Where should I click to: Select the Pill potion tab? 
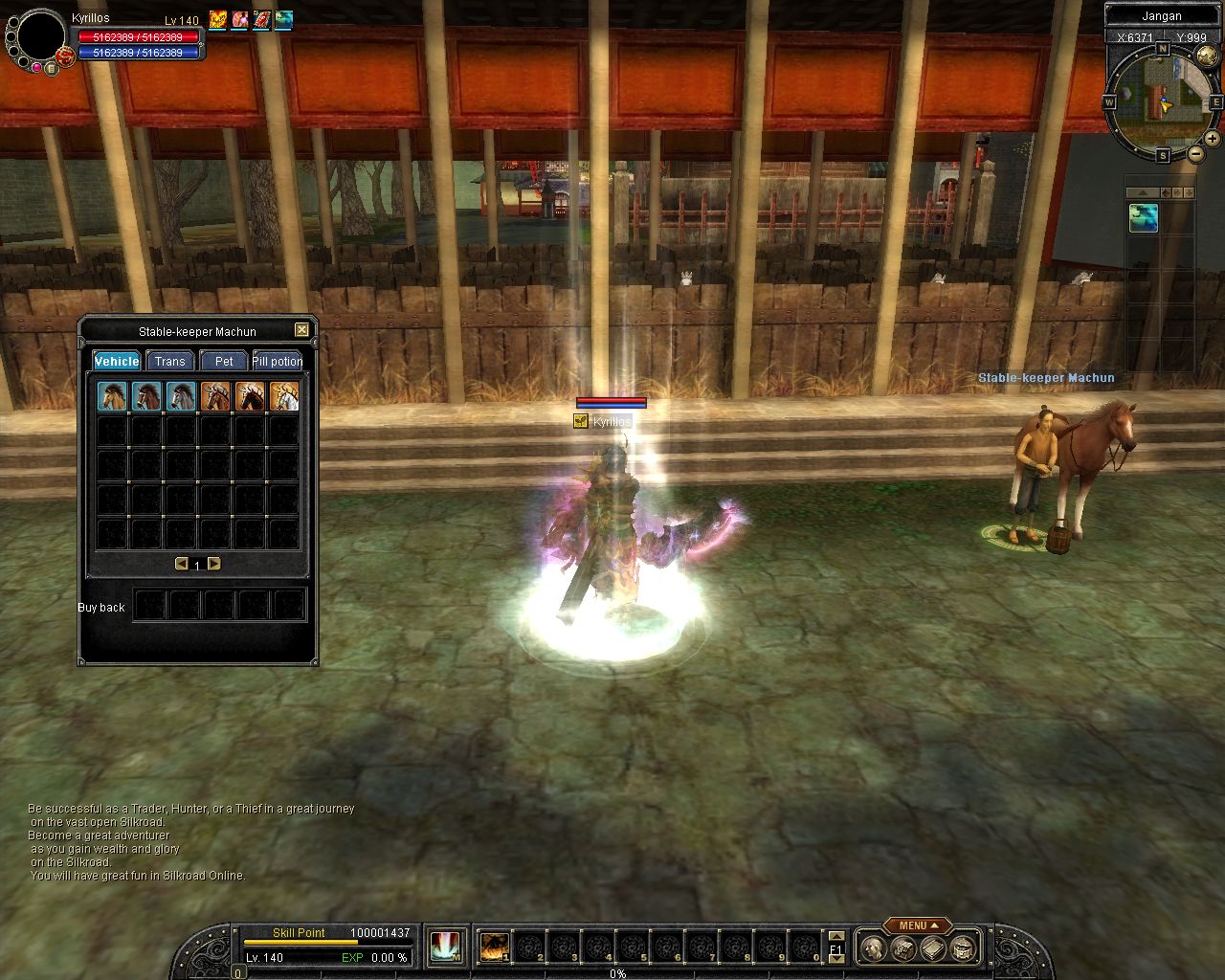pos(278,361)
